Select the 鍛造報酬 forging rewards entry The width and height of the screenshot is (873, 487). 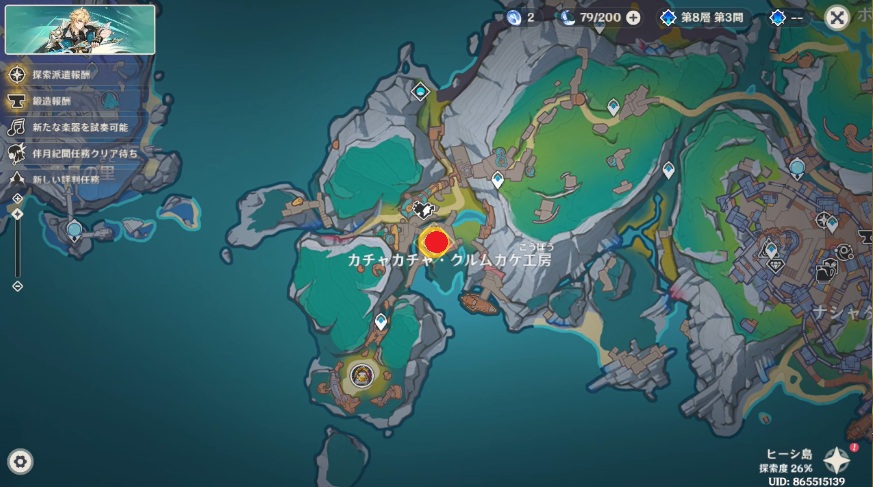pos(17,101)
